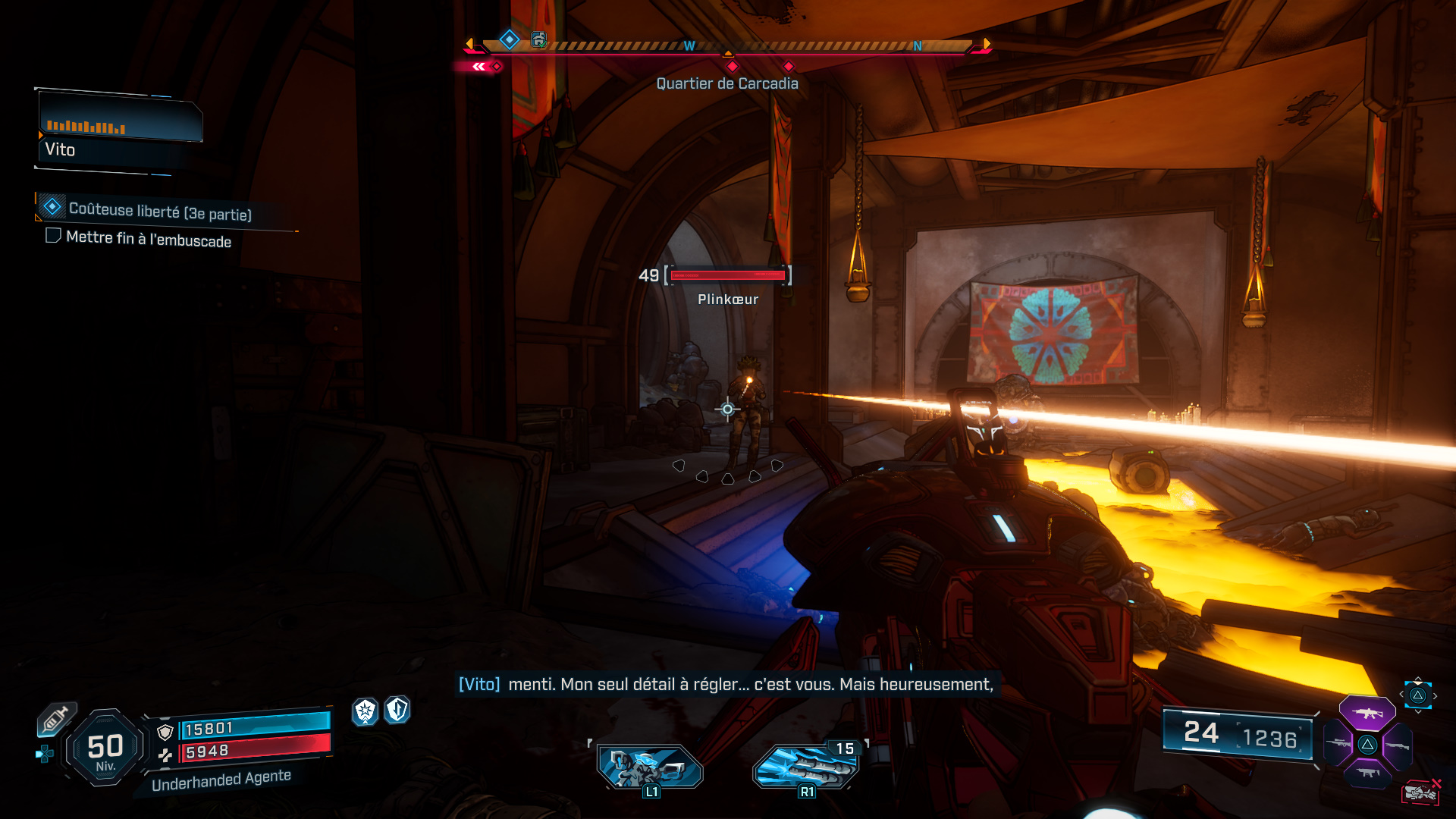Expand the compass with its right-edge yellow arrow
Image resolution: width=1456 pixels, height=819 pixels.
(x=987, y=44)
